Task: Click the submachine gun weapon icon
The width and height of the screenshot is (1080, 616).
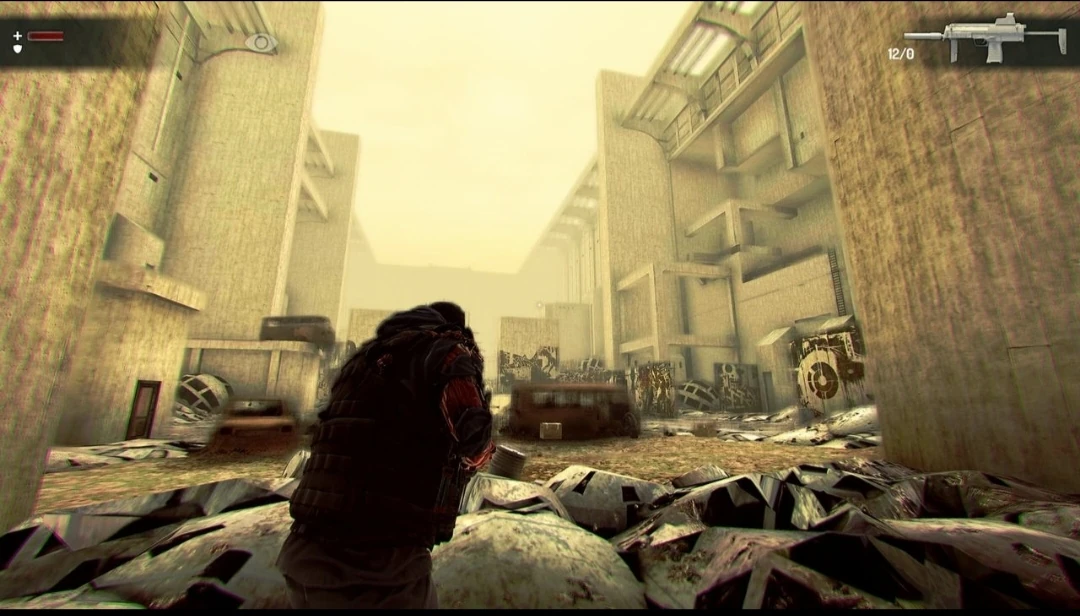Action: (984, 36)
